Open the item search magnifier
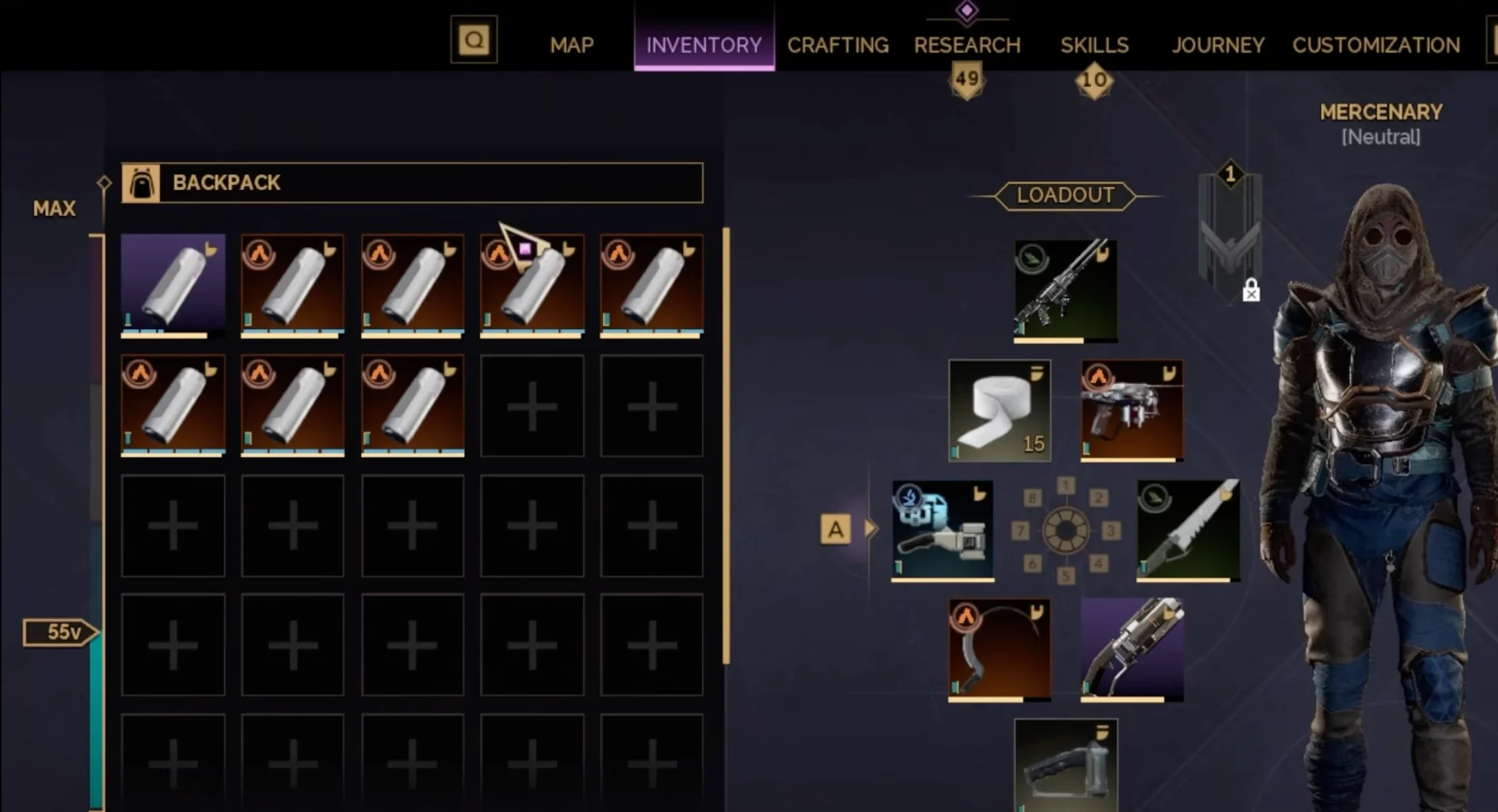Screen dimensions: 1498x812 click(474, 38)
